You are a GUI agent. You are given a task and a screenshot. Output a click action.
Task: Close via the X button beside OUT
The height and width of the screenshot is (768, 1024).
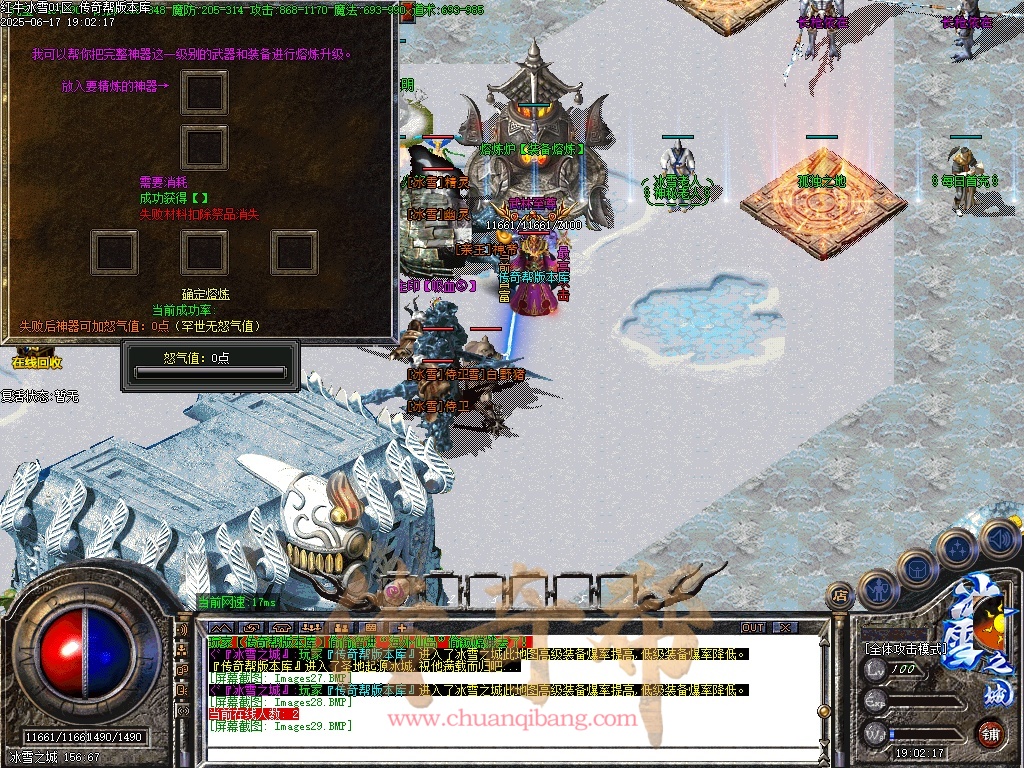786,627
